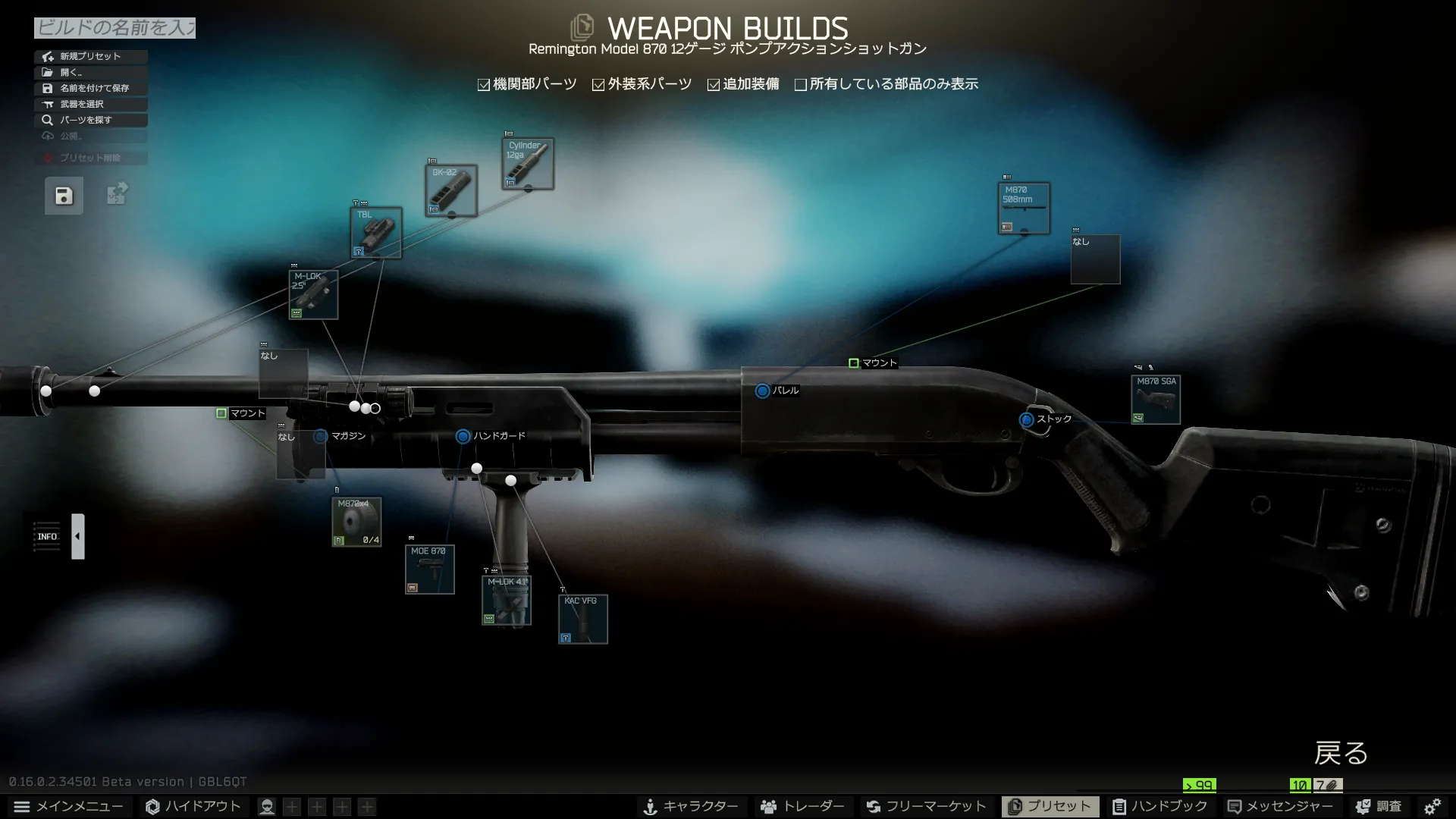Toggle 外装系パーツ checkbox

[598, 85]
